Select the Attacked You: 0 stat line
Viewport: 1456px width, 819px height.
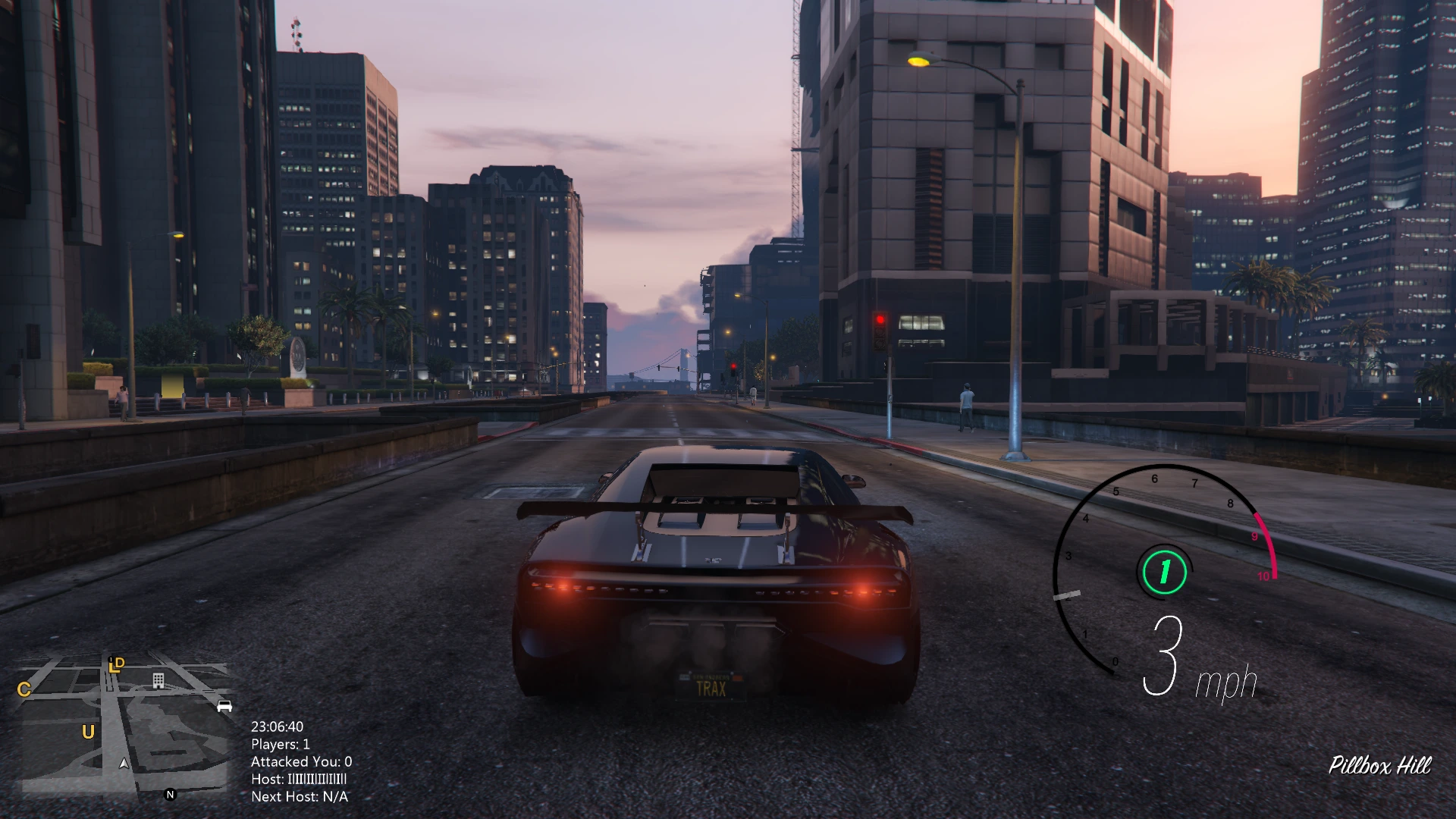click(301, 761)
